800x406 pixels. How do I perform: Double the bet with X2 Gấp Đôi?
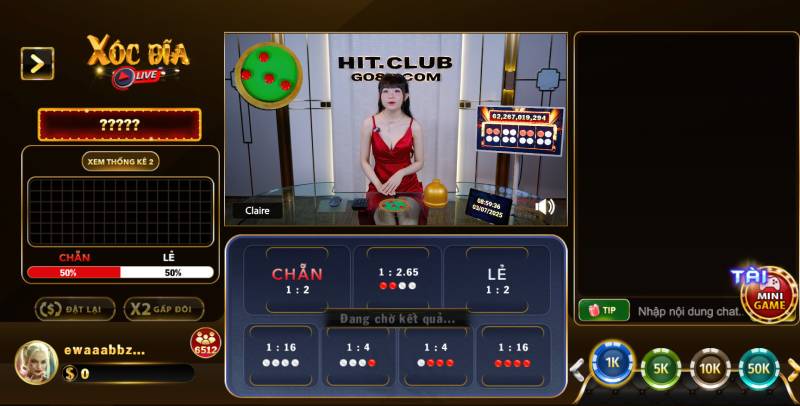pos(165,309)
